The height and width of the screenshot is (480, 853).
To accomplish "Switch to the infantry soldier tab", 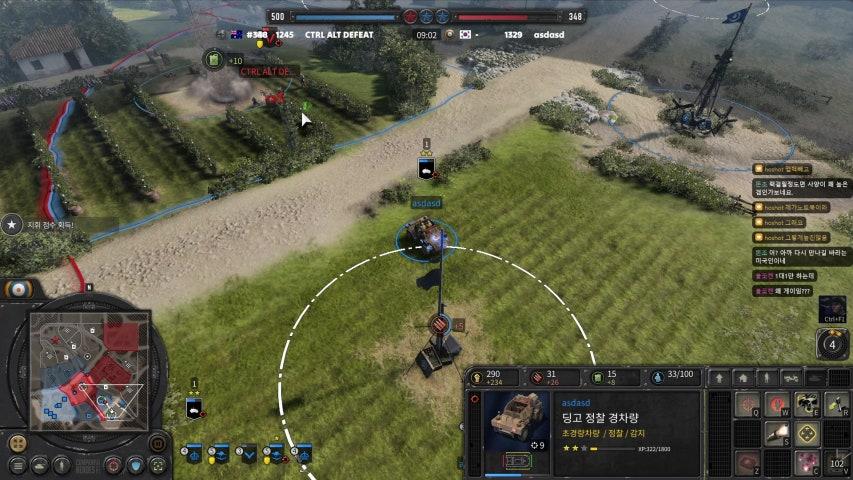I will coord(766,378).
